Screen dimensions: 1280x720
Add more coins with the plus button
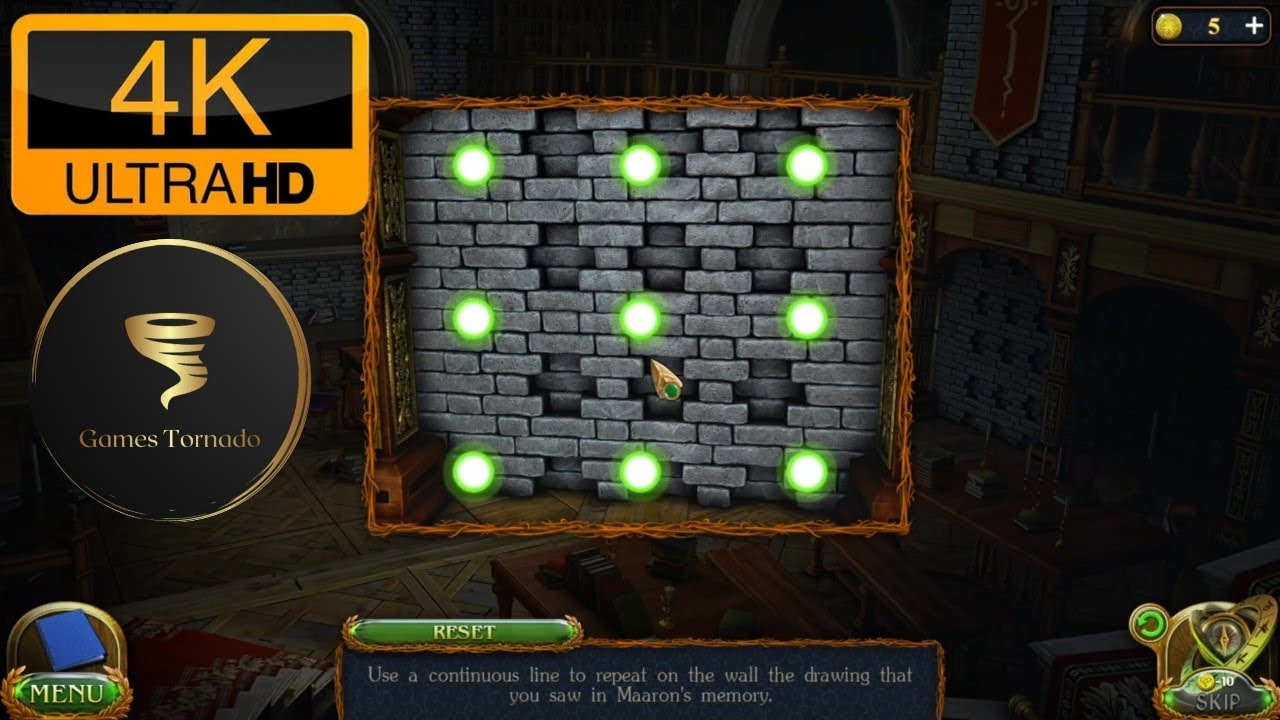point(1254,27)
